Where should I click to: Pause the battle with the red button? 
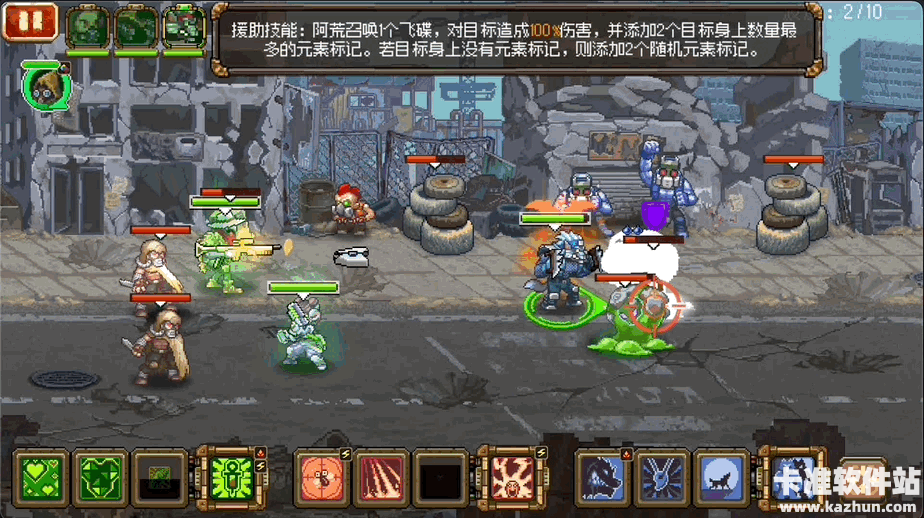31,21
